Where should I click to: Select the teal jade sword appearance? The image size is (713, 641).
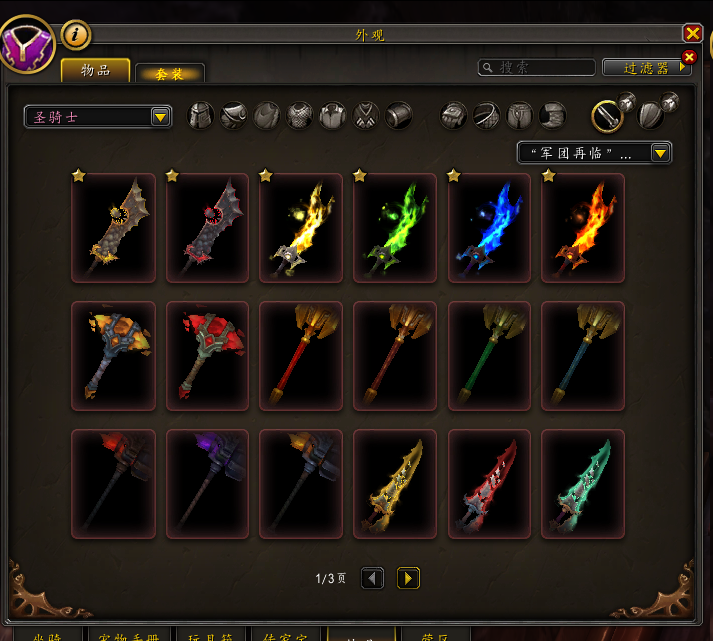[583, 484]
